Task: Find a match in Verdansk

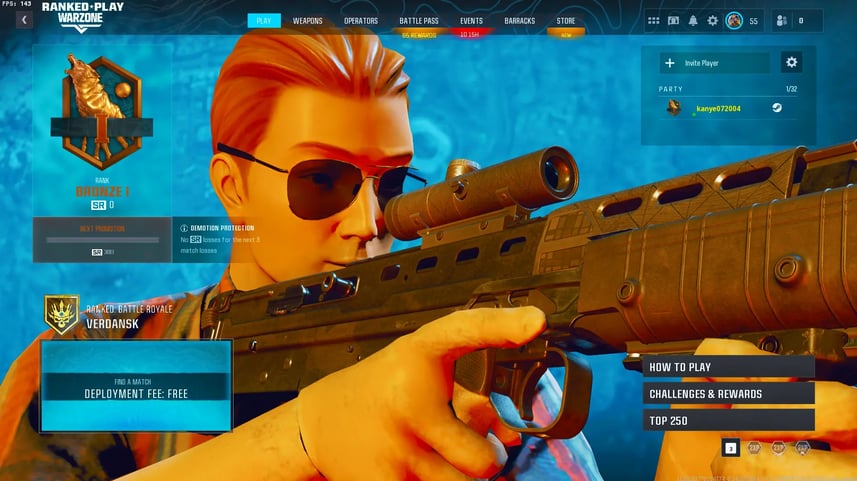Action: tap(136, 386)
